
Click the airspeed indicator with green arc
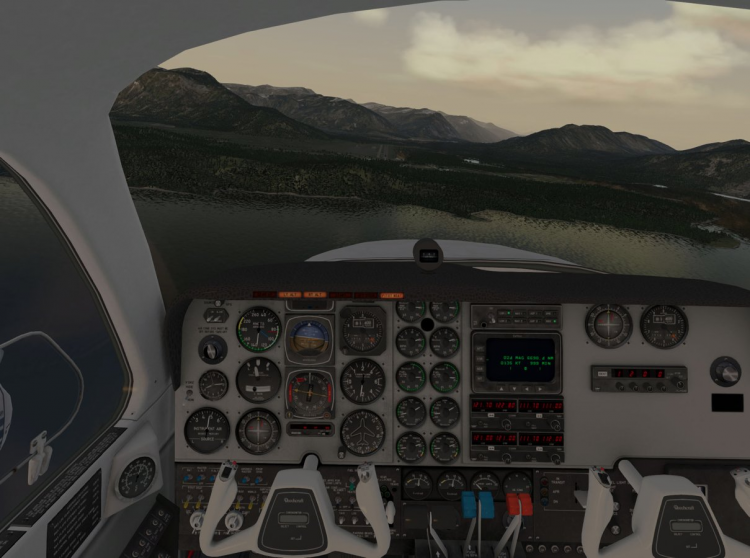(259, 329)
